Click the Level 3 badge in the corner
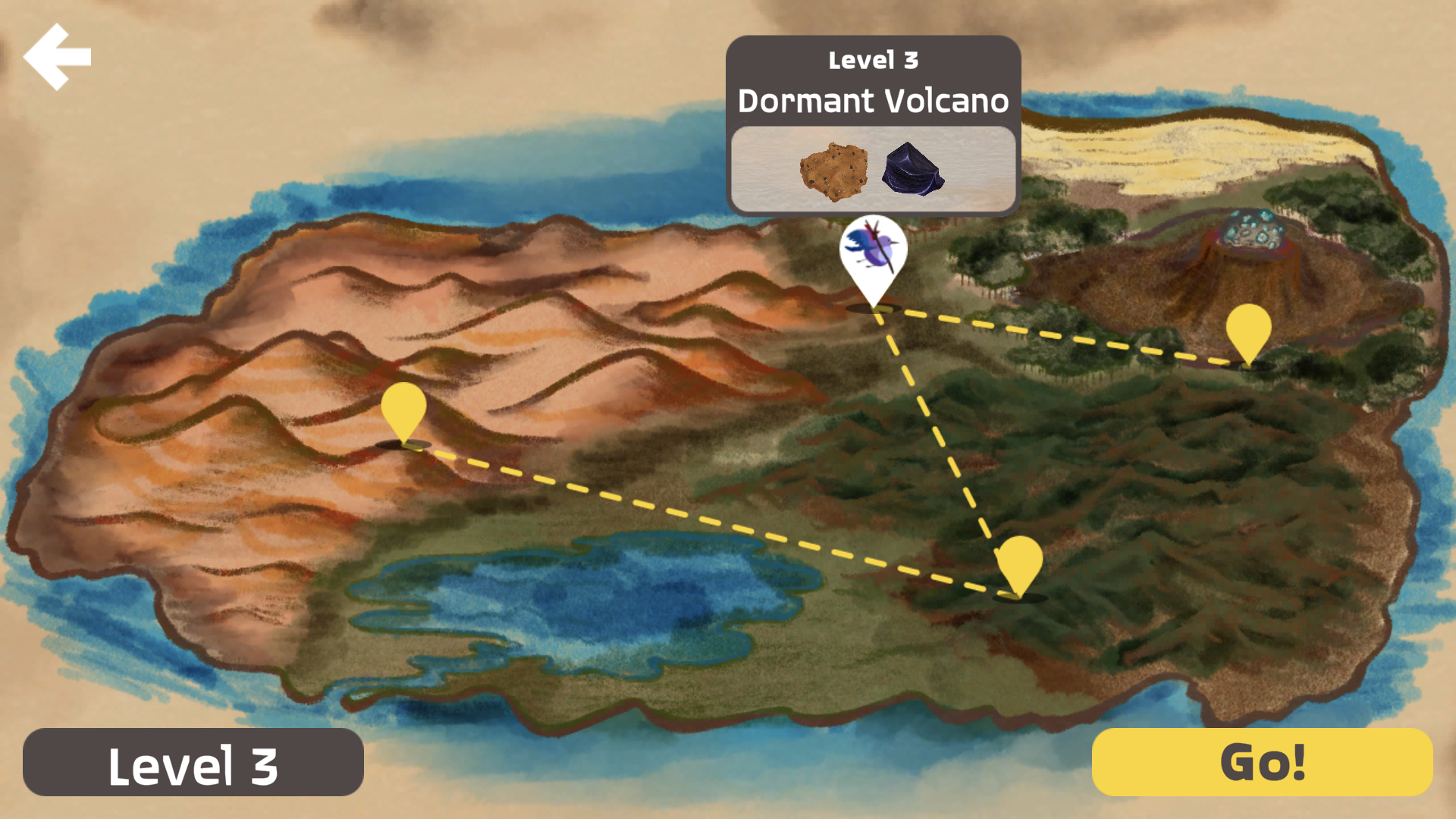The width and height of the screenshot is (1456, 819). pyautogui.click(x=193, y=764)
